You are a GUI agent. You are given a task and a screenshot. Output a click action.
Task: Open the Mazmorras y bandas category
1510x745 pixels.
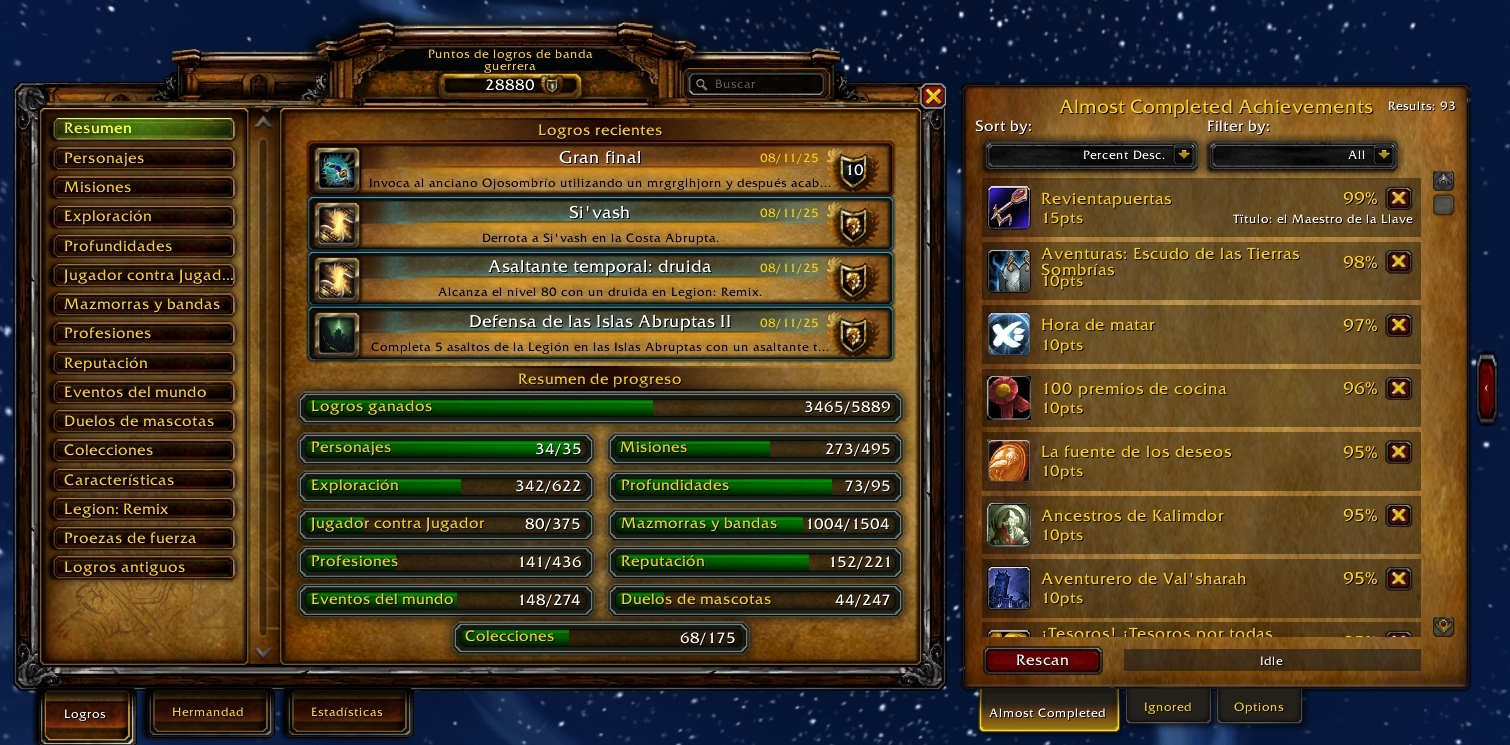[144, 304]
